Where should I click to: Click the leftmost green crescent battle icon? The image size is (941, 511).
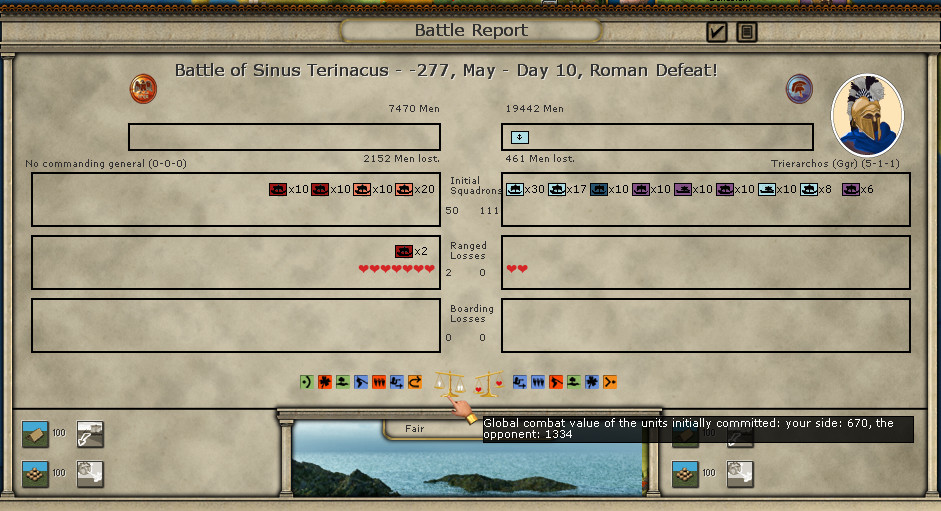click(306, 382)
